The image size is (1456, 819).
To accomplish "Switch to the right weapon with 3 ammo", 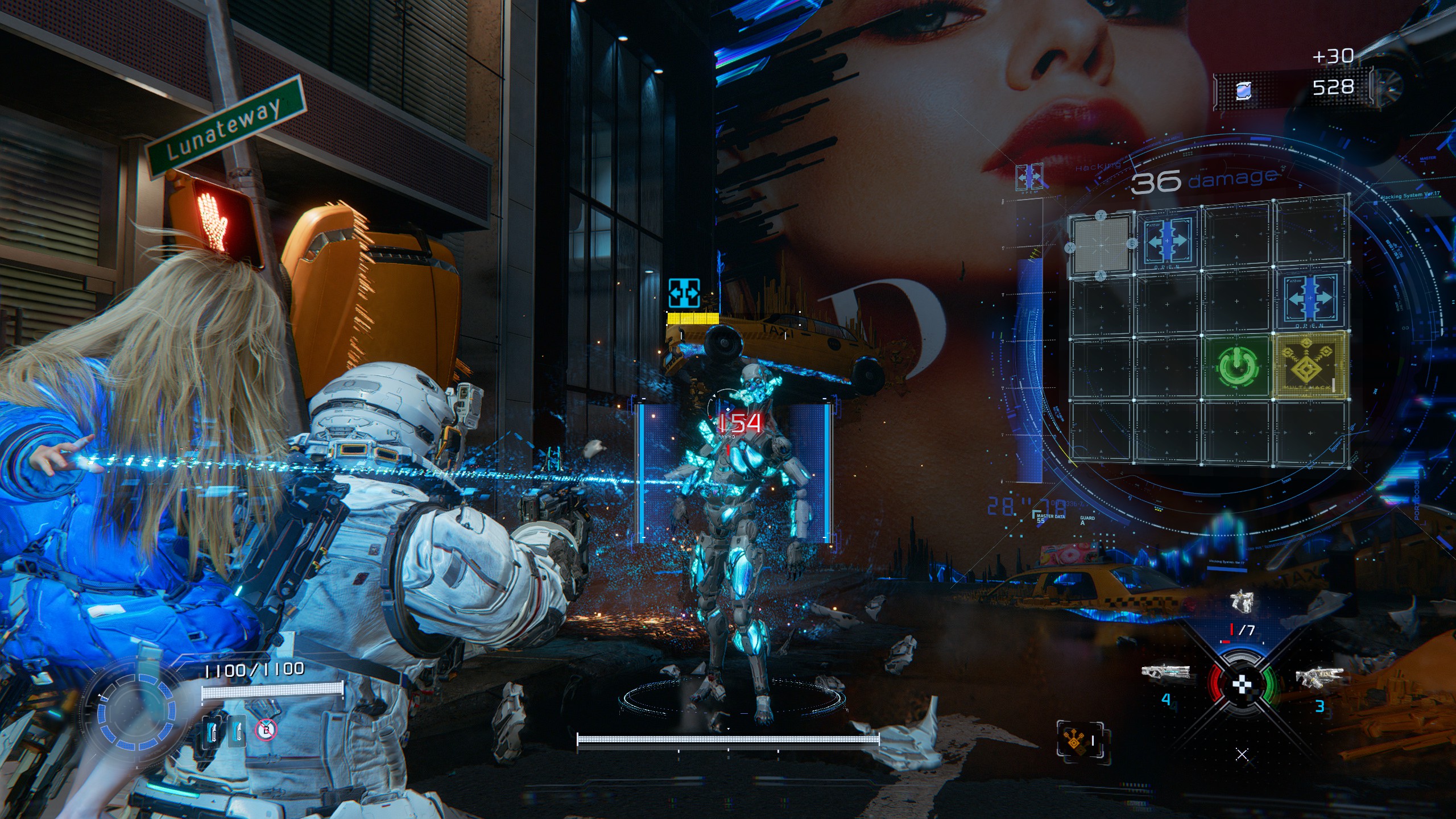I will pyautogui.click(x=1318, y=677).
